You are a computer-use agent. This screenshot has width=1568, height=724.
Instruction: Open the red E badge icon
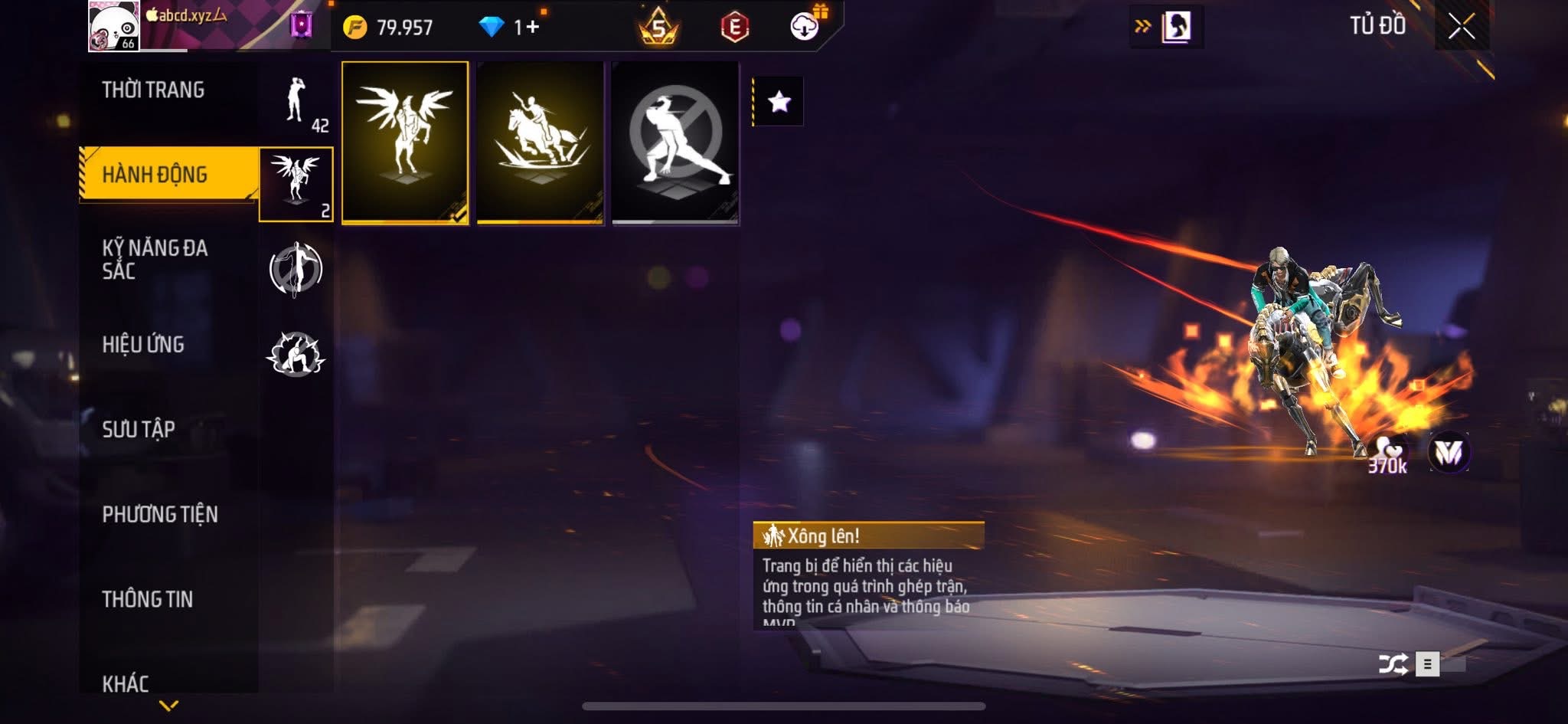click(734, 28)
